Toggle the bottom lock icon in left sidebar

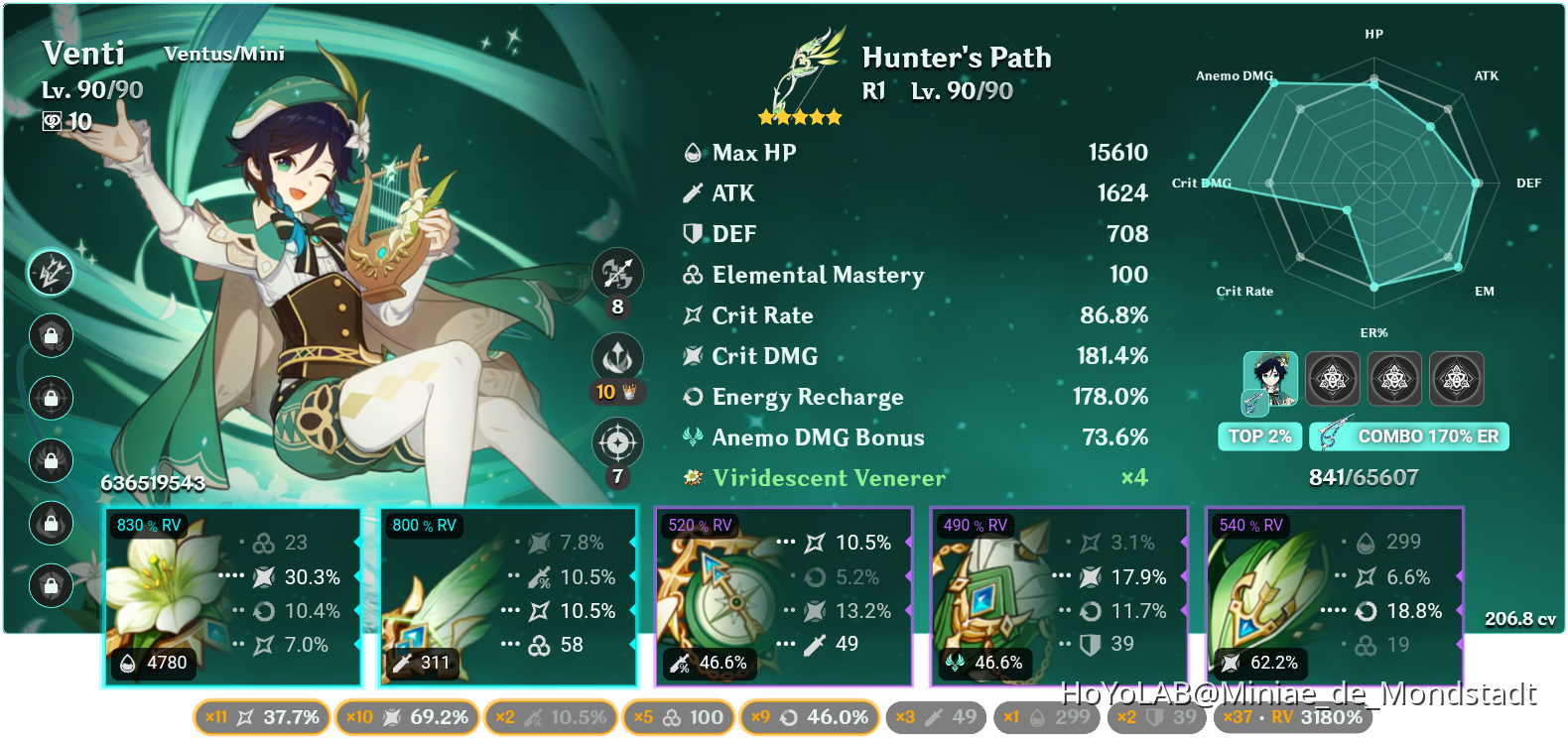pyautogui.click(x=51, y=585)
